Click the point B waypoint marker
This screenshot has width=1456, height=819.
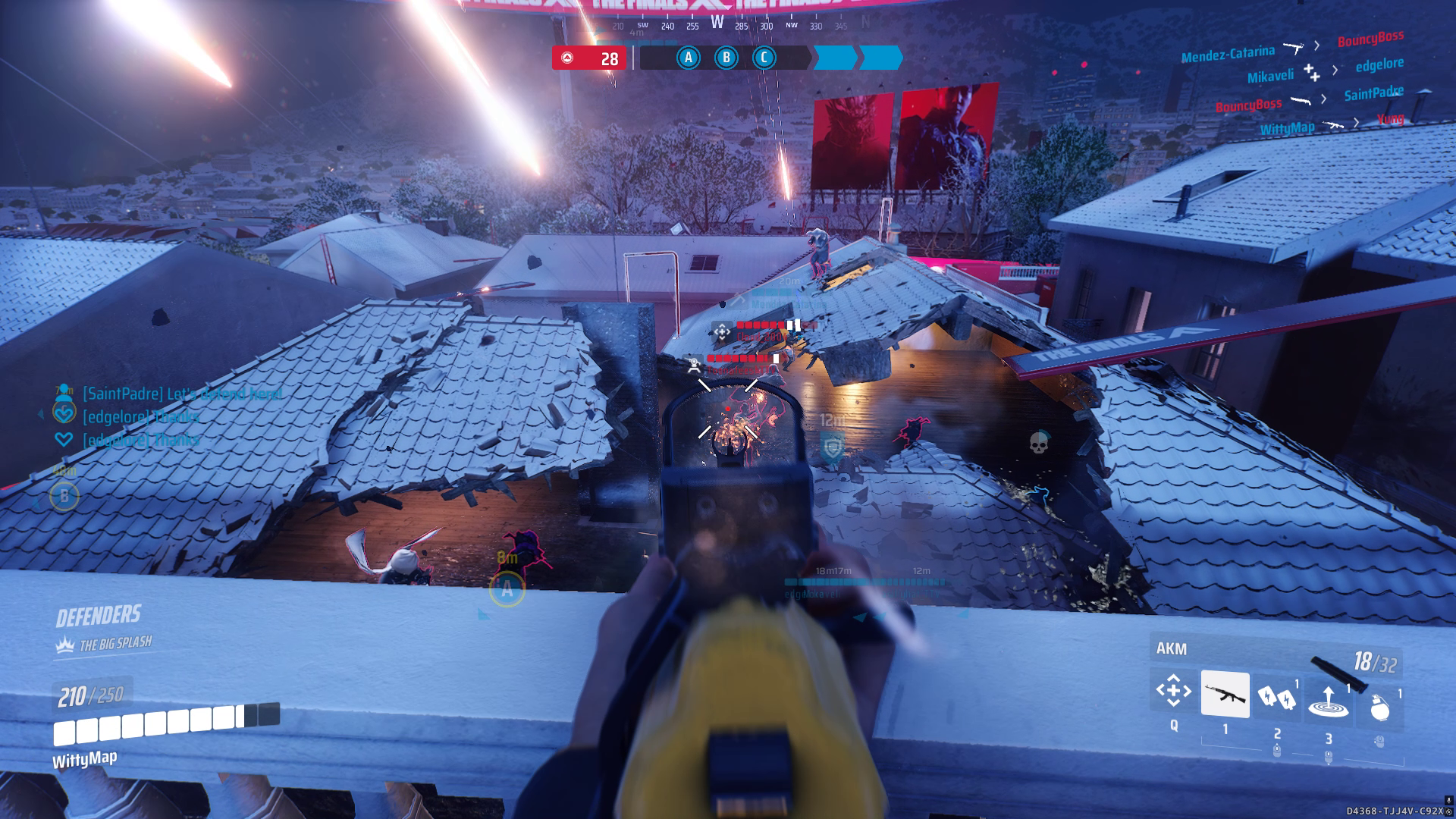click(64, 497)
